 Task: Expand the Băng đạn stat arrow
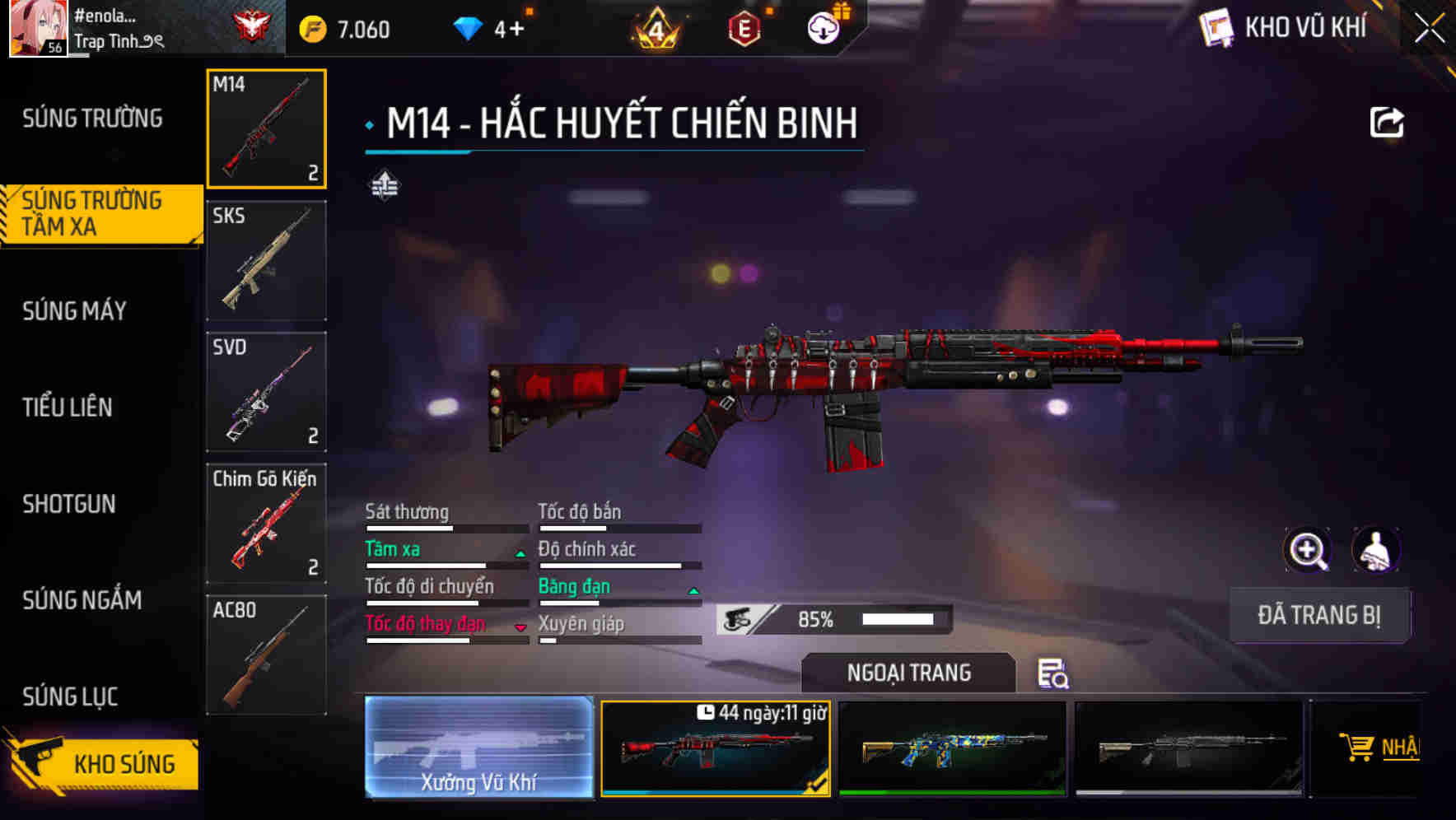pyautogui.click(x=692, y=591)
